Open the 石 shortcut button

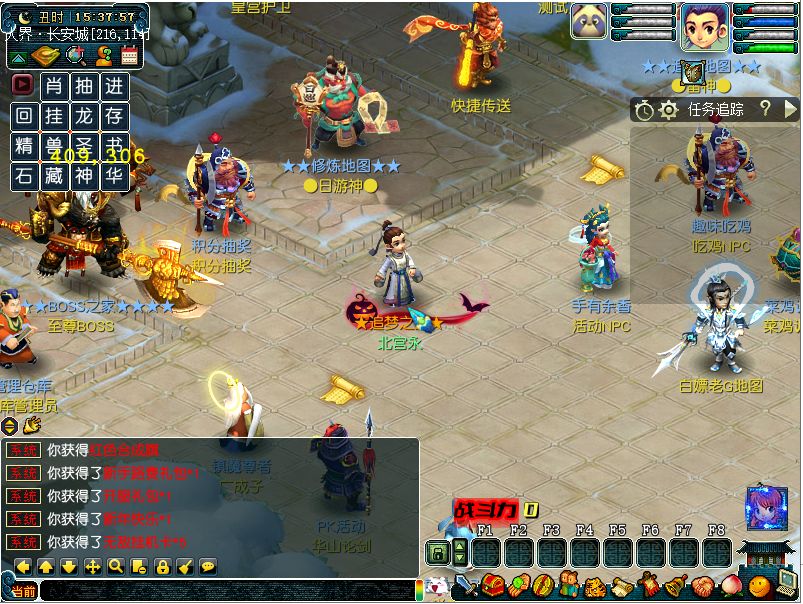pyautogui.click(x=23, y=176)
